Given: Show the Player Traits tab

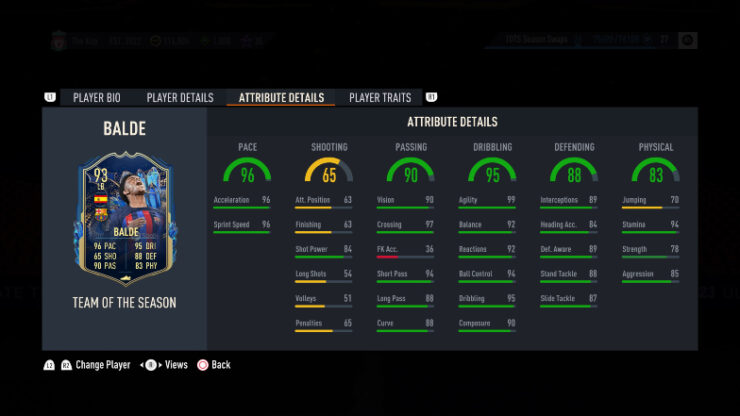Looking at the screenshot, I should tap(380, 98).
